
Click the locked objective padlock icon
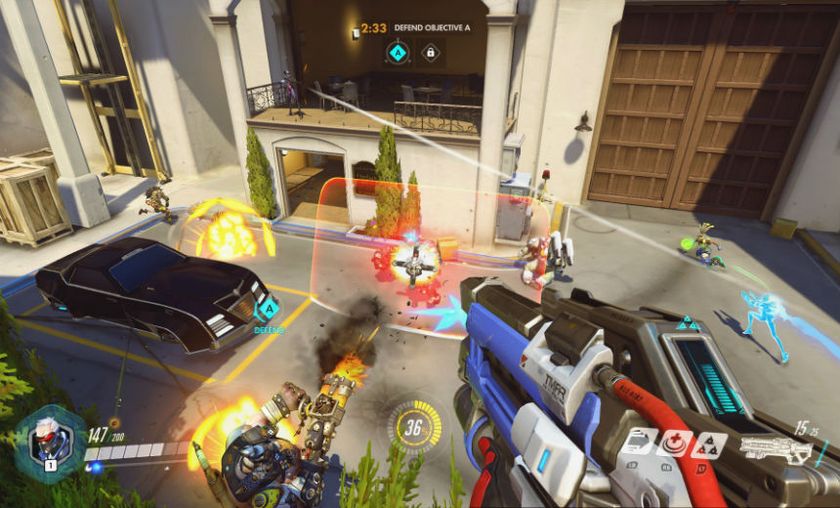[x=431, y=50]
